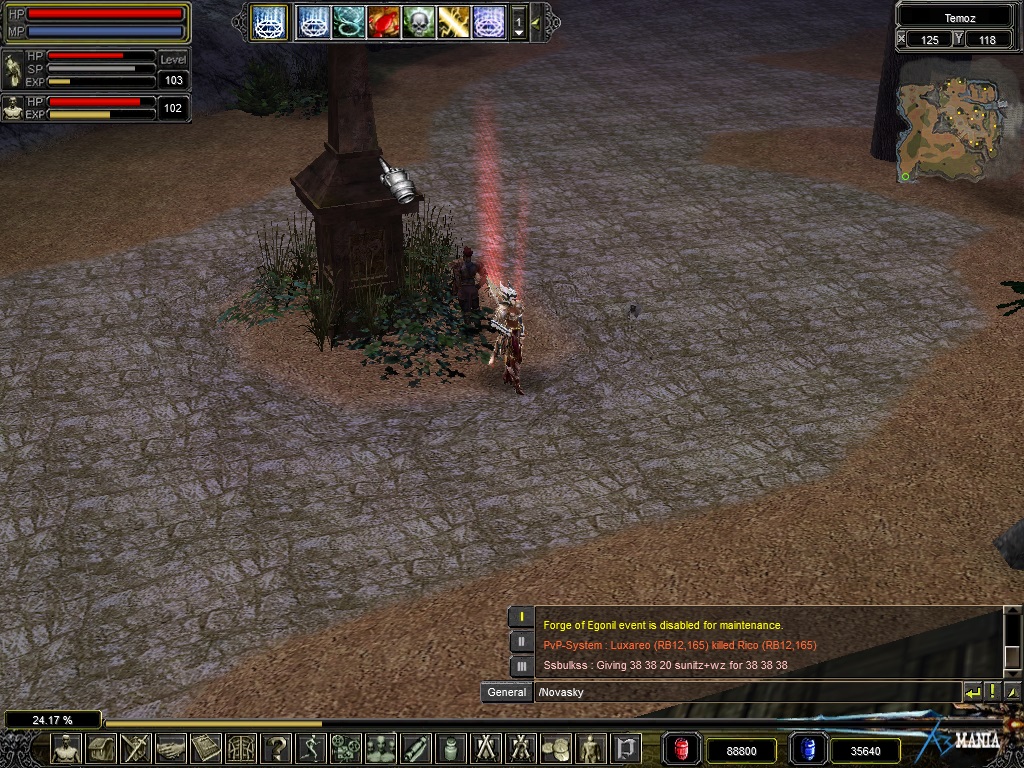Open the inventory chest icon
The image size is (1024, 768).
[x=101, y=748]
